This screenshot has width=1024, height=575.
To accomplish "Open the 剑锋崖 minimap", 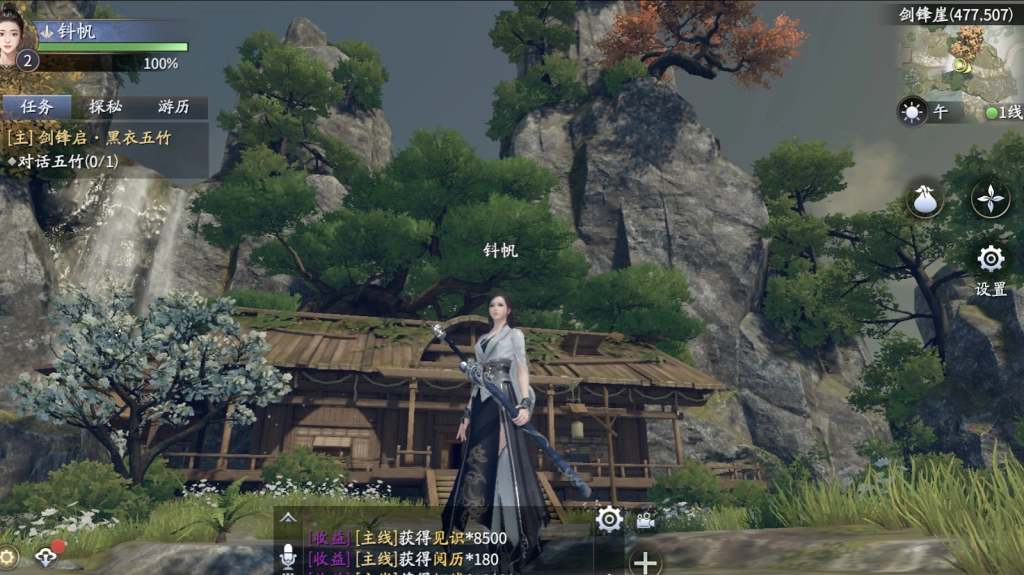I will point(958,60).
